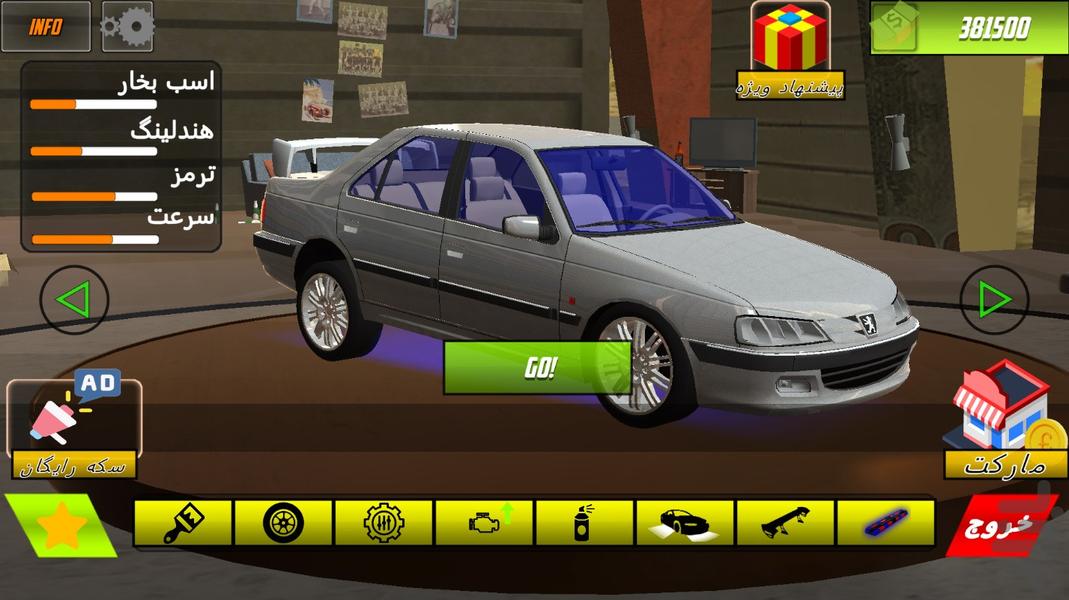Open the gear tuning option
Screen dimensions: 1069x600
click(384, 522)
